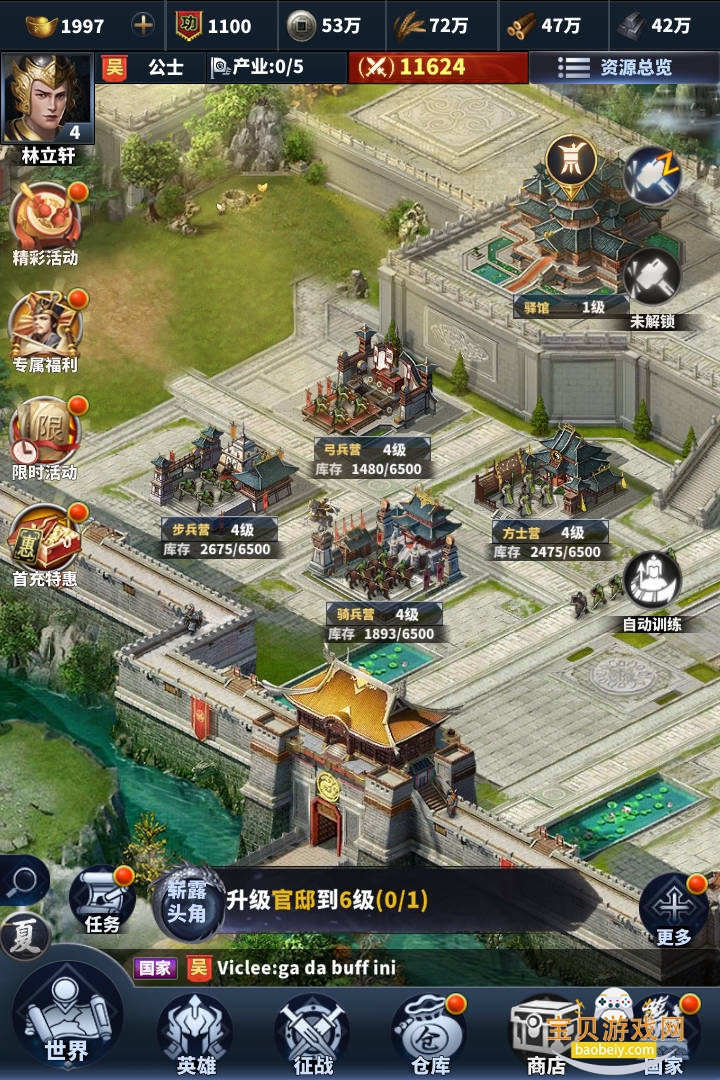
Task: Expand the 更多 more options button
Action: coord(673,907)
